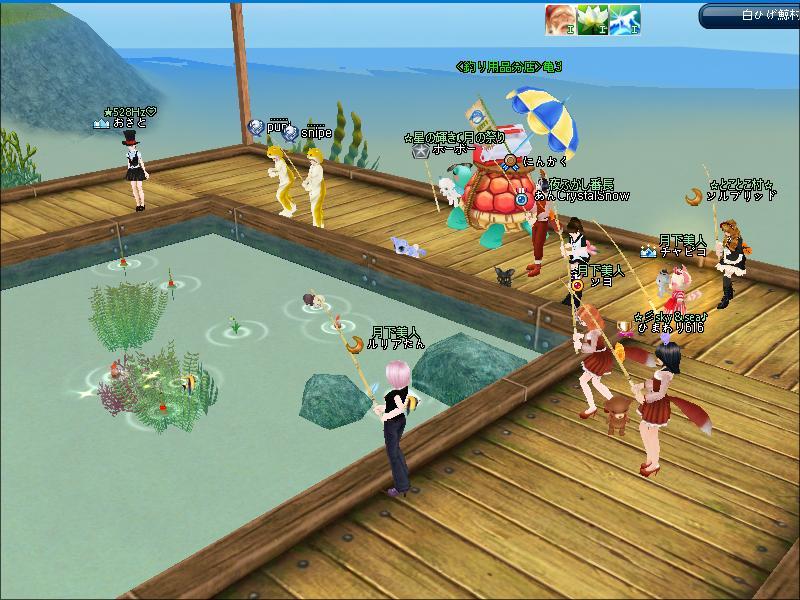
Task: Click the bearded Santa face buff icon
Action: click(559, 18)
